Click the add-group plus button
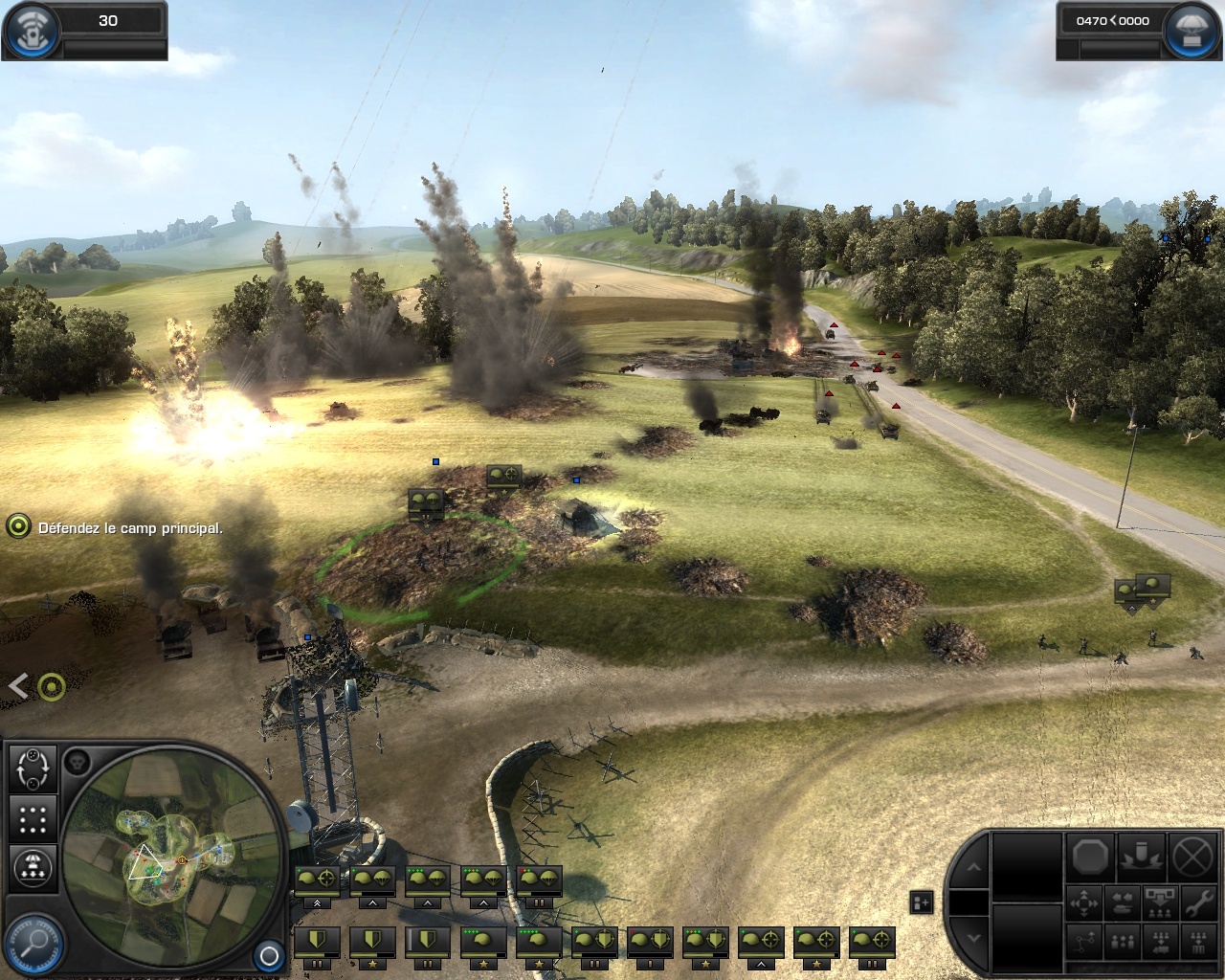Screen dimensions: 1225x980 (x=921, y=902)
